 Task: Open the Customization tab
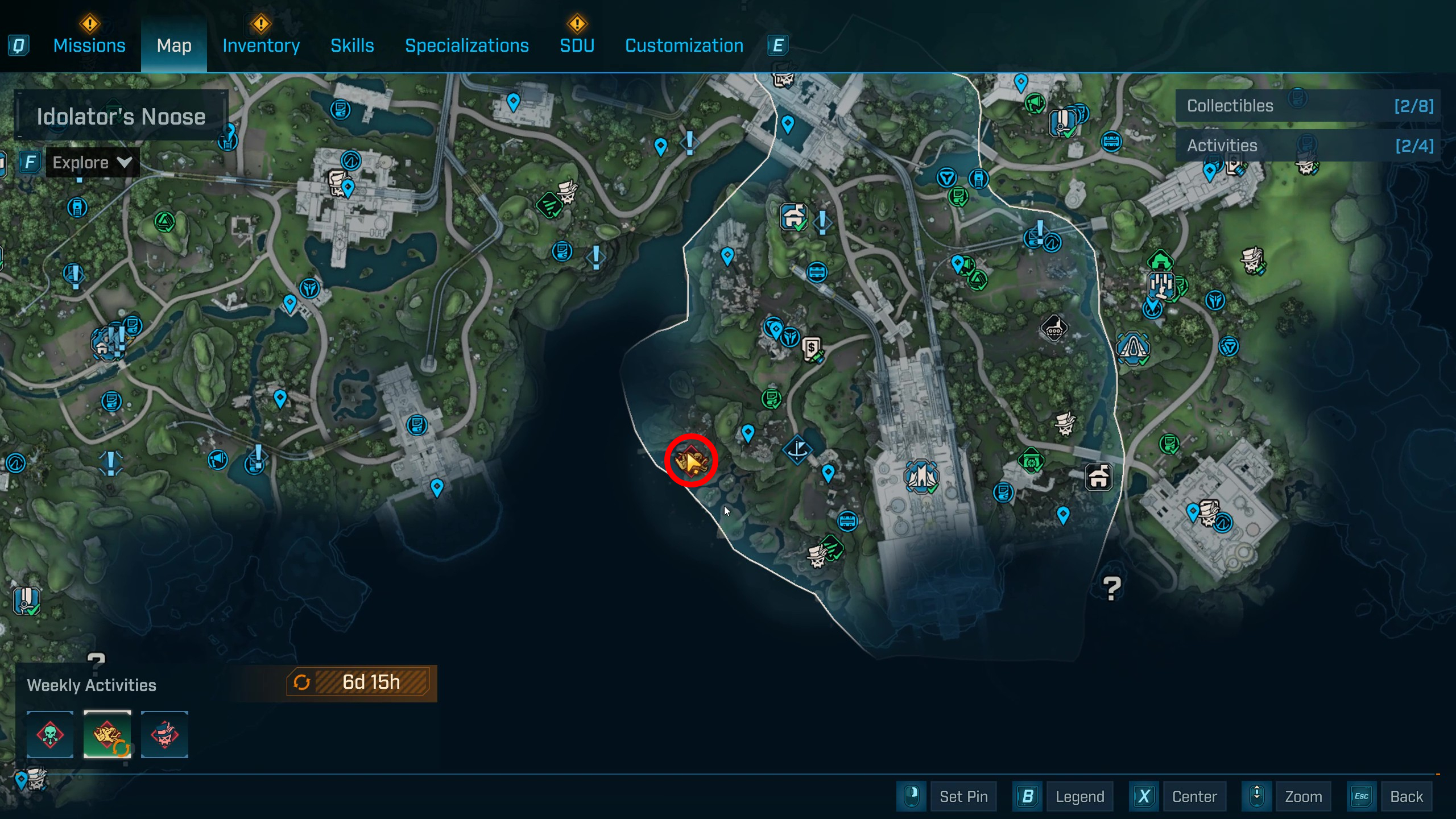coord(684,45)
